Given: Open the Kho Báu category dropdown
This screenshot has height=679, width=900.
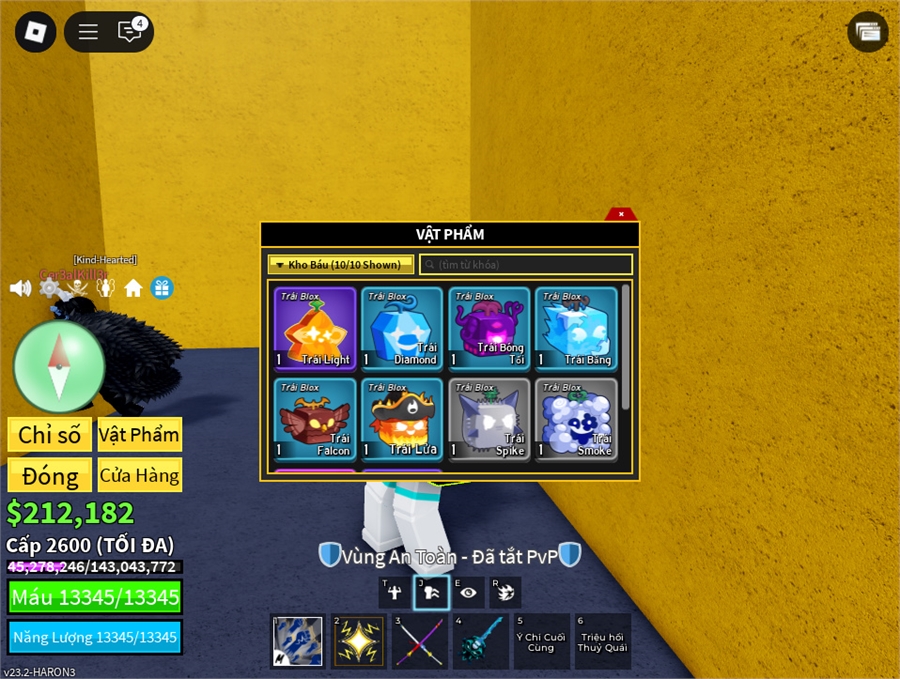Looking at the screenshot, I should click(341, 265).
